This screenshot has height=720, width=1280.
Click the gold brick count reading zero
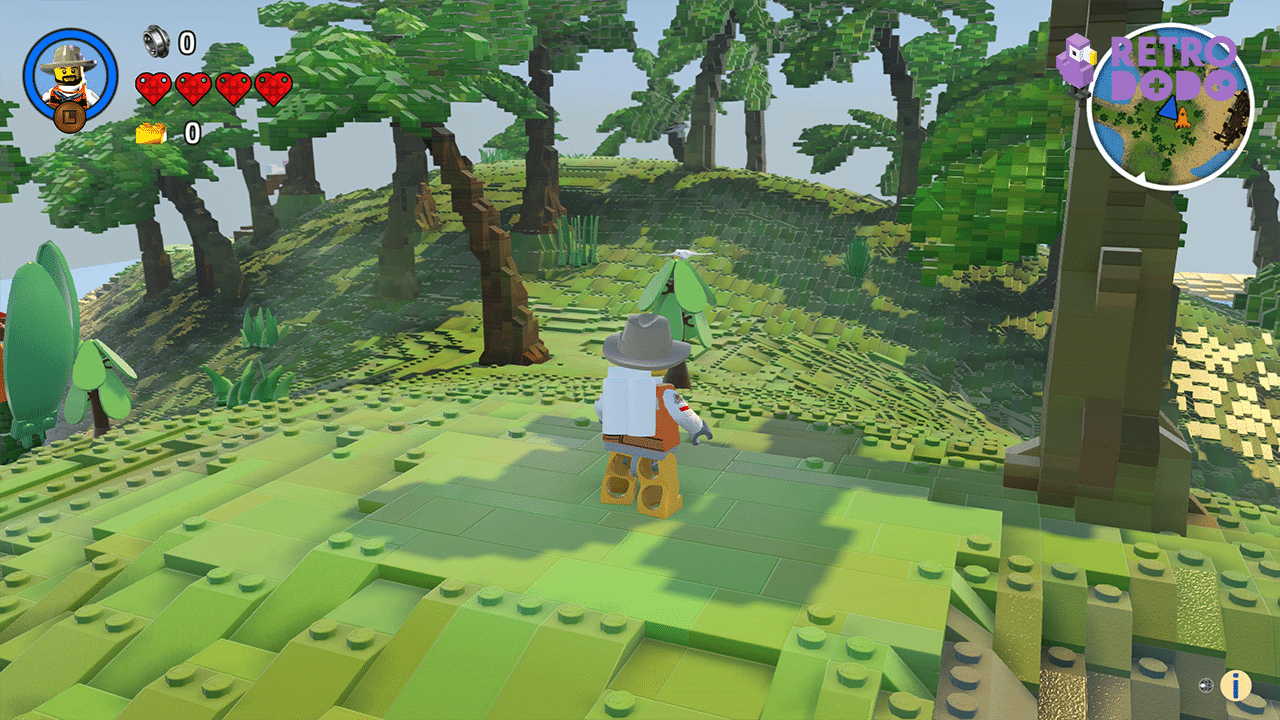[192, 132]
